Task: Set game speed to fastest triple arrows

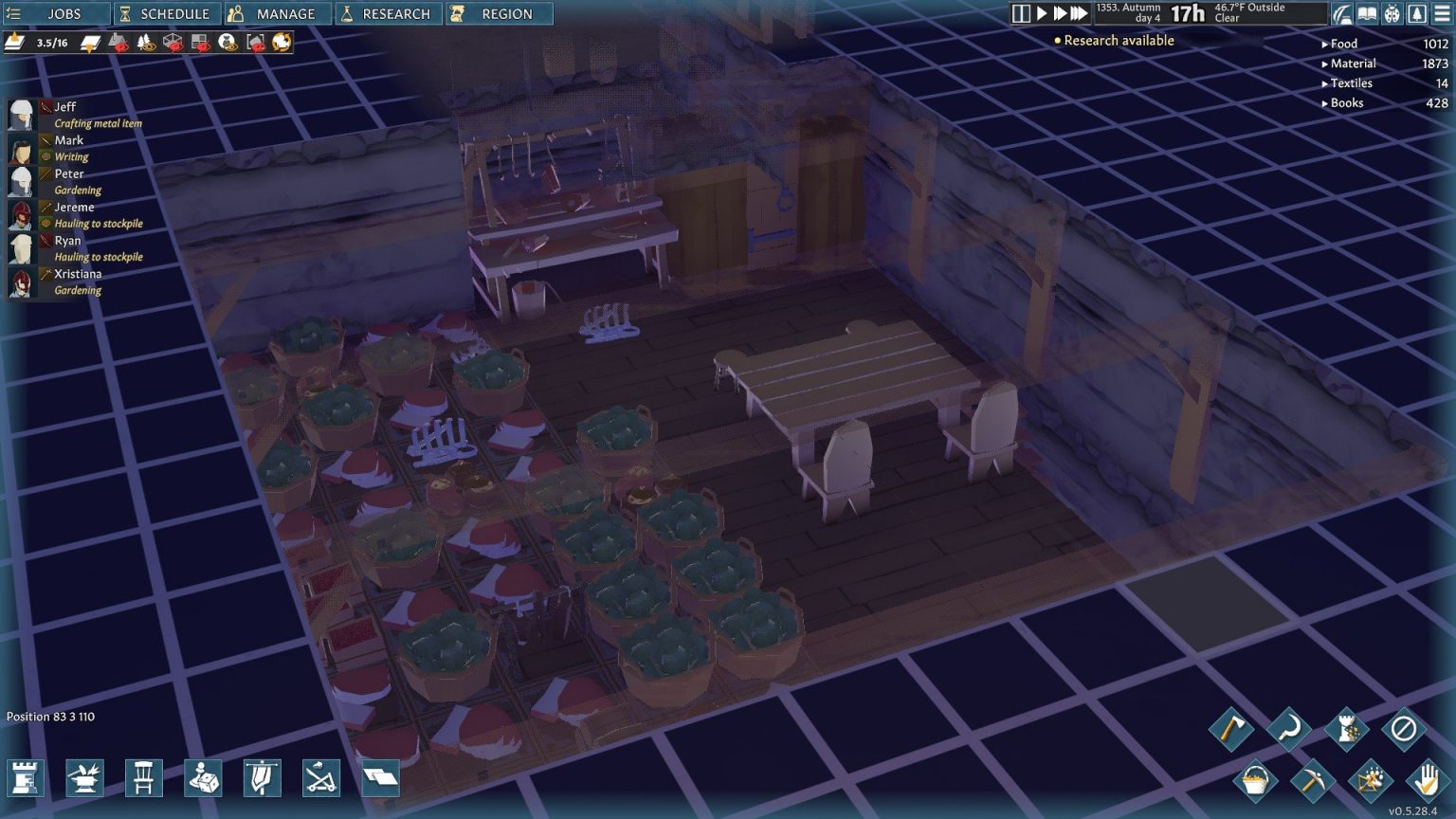Action: coord(1079,13)
